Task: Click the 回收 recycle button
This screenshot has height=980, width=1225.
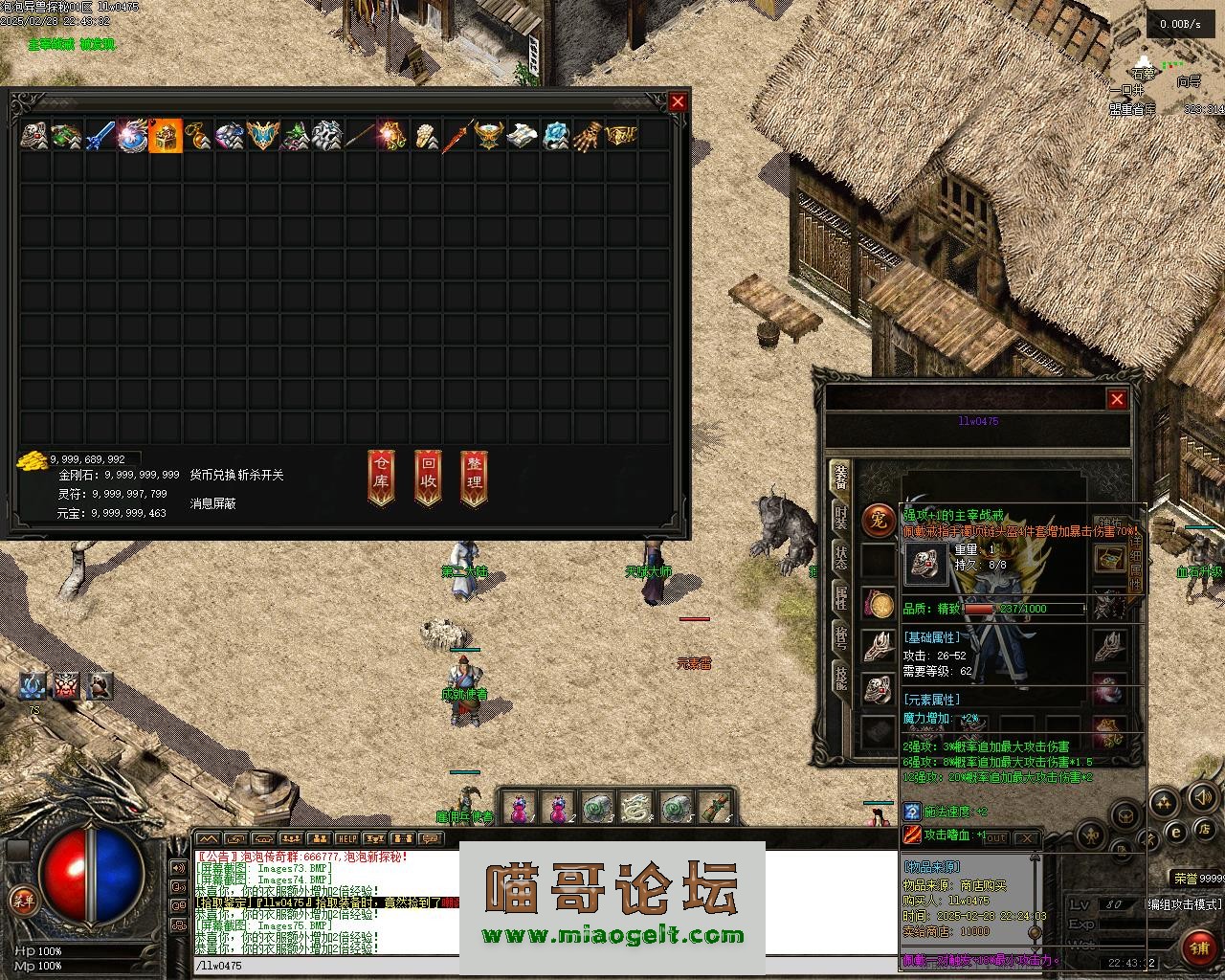Action: [428, 476]
